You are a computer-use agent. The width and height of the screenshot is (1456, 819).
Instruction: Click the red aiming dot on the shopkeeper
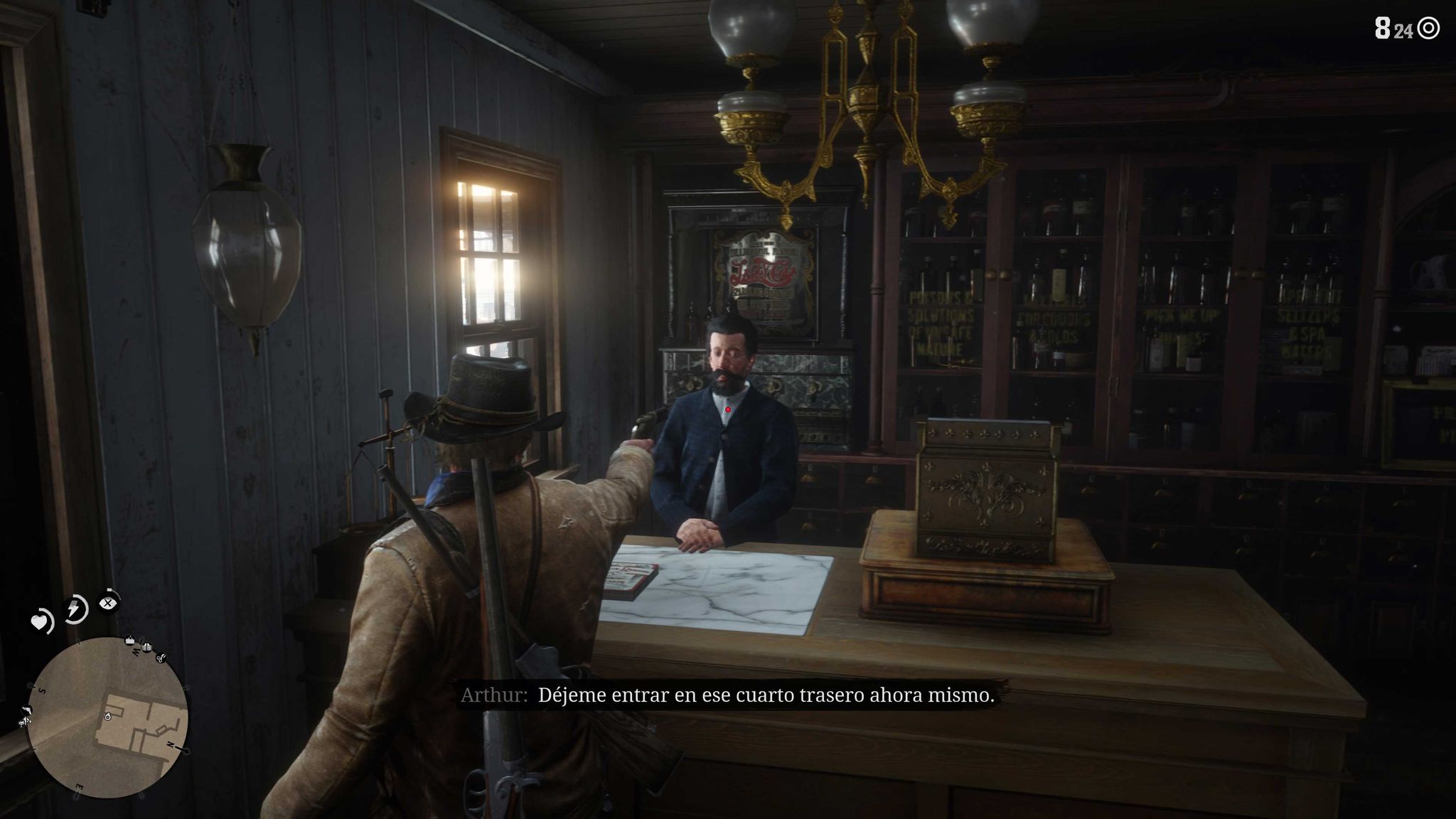point(728,409)
